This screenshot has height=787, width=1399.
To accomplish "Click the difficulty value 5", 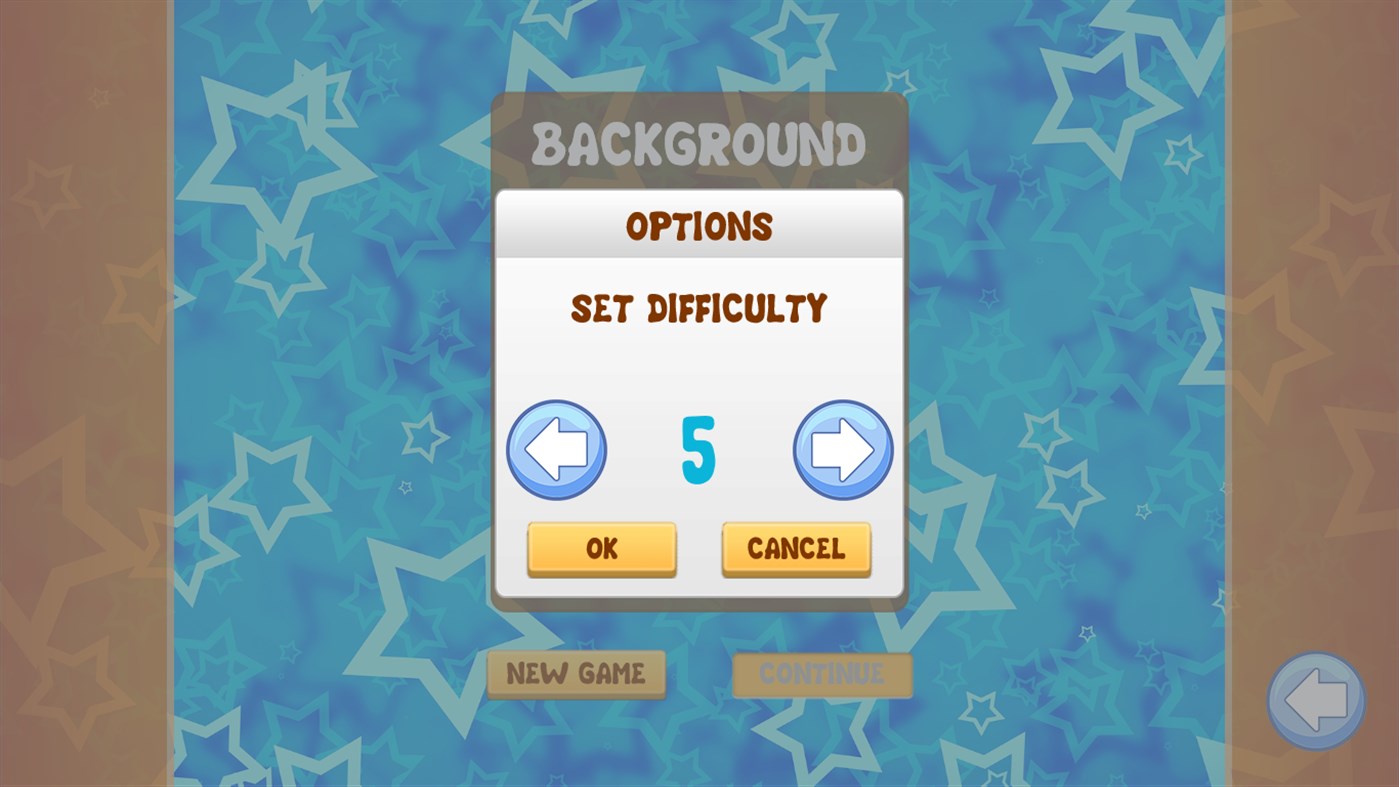I will coord(699,450).
